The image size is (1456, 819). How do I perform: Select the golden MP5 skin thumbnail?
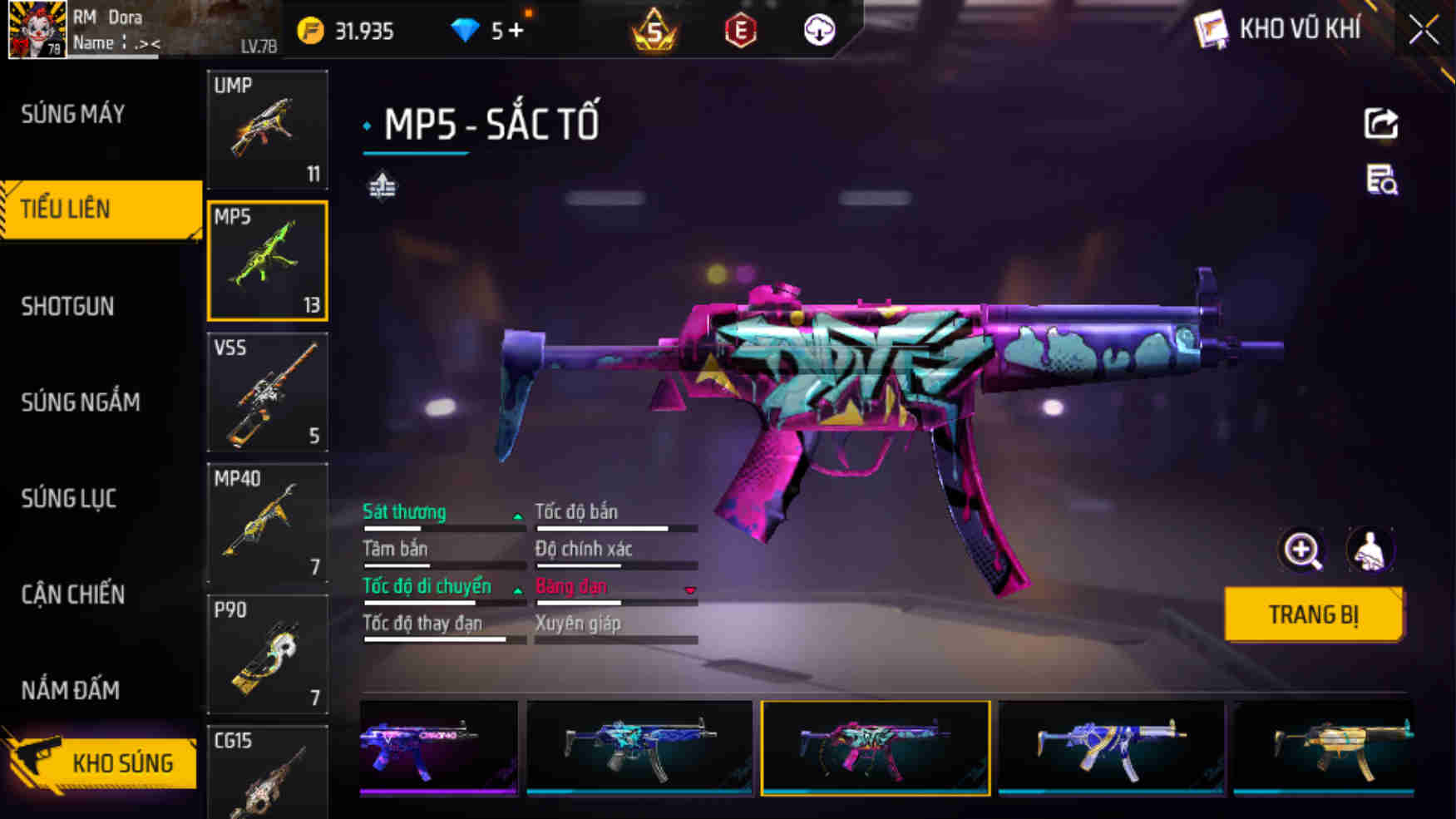click(1341, 747)
